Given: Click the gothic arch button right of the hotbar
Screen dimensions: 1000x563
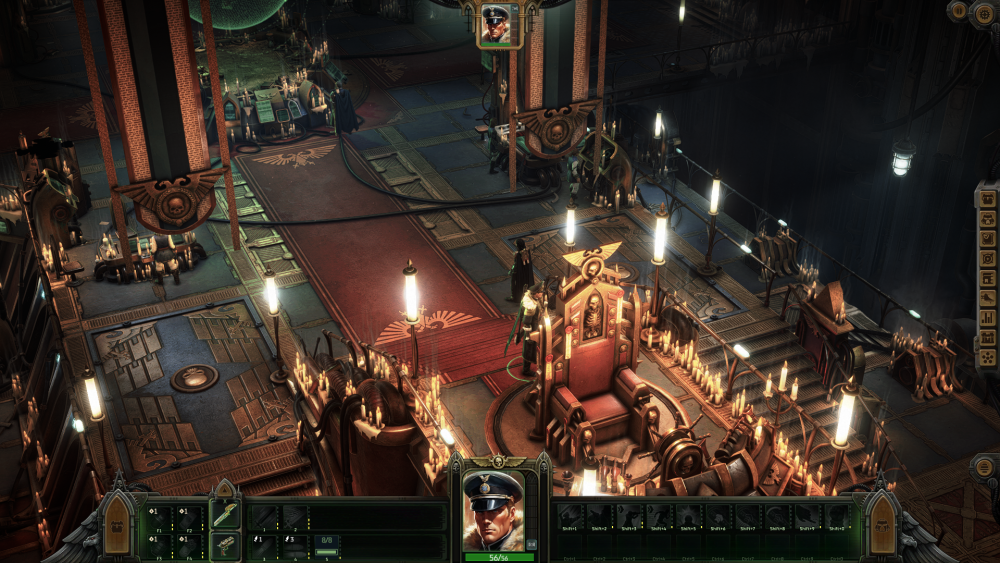Looking at the screenshot, I should [x=880, y=522].
